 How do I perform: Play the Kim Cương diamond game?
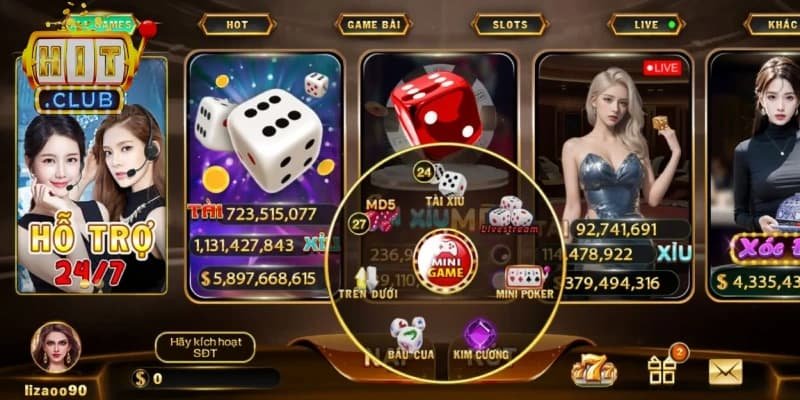(481, 337)
